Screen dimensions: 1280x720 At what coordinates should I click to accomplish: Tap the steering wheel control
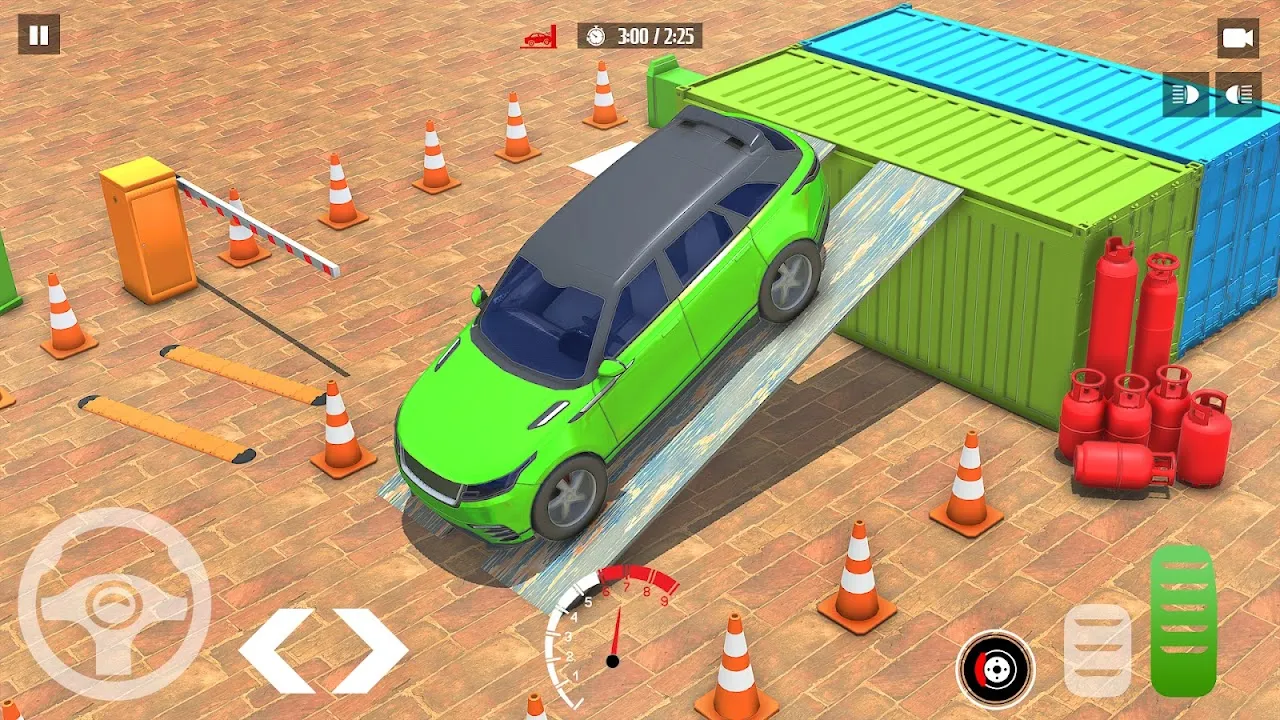point(113,604)
